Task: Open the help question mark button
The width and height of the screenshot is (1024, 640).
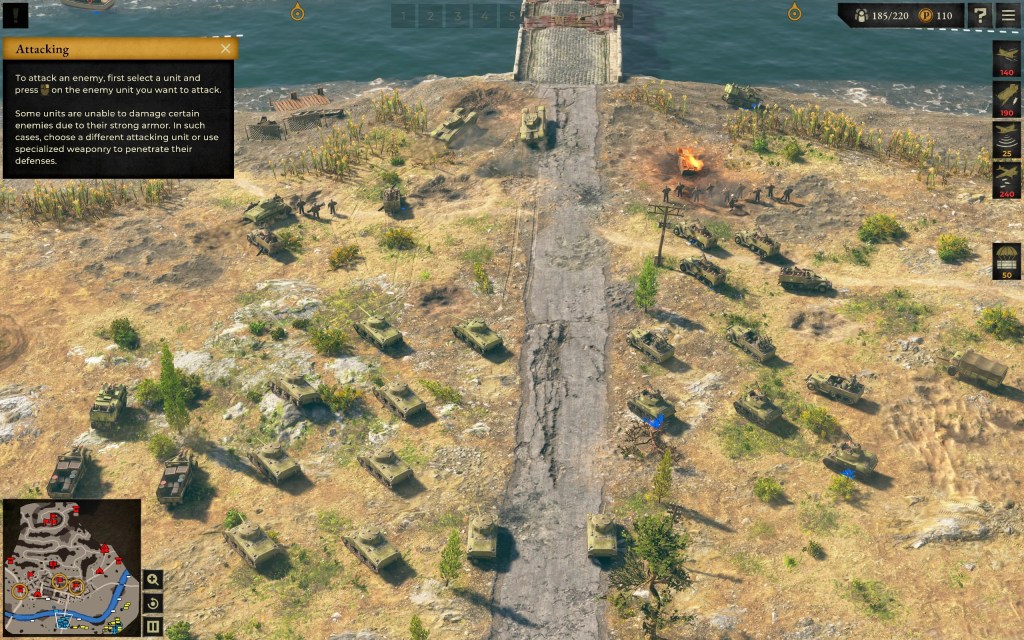Action: coord(980,15)
